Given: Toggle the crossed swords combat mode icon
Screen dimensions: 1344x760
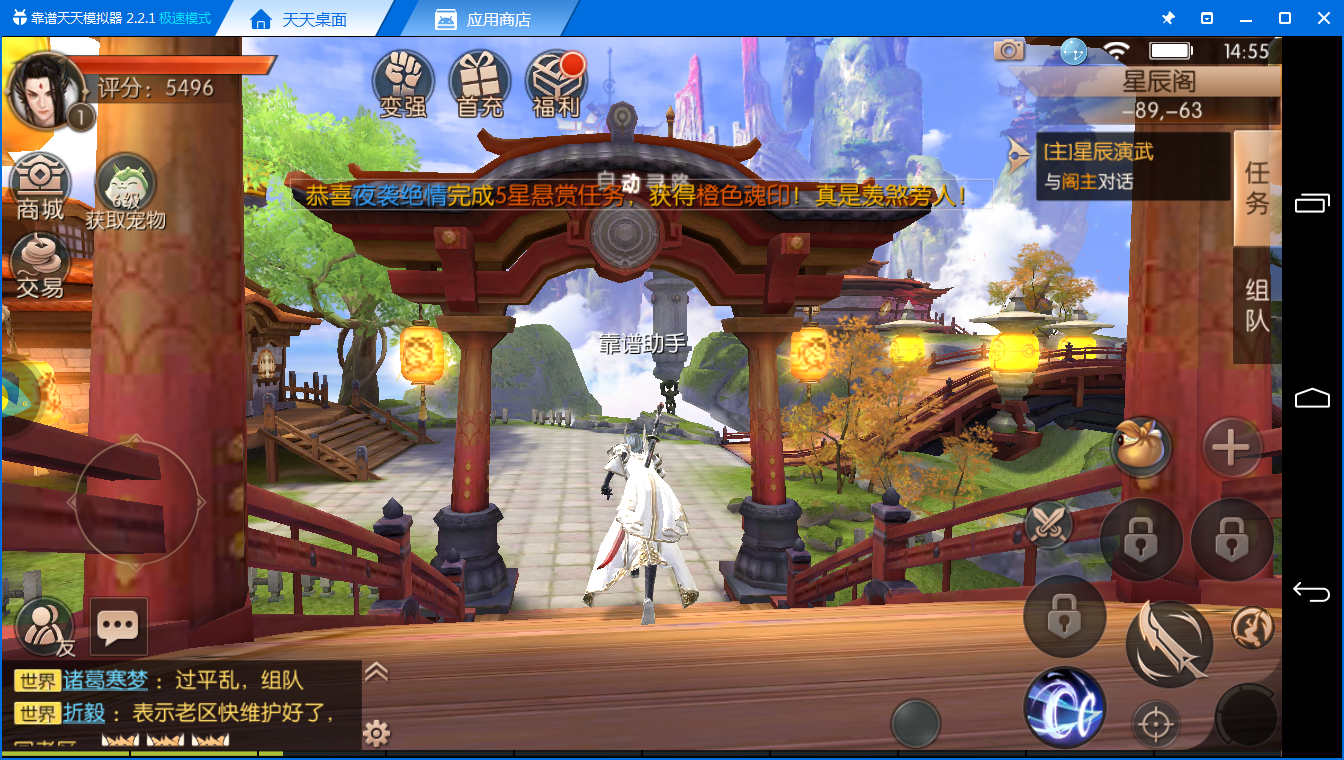Looking at the screenshot, I should pyautogui.click(x=1049, y=522).
